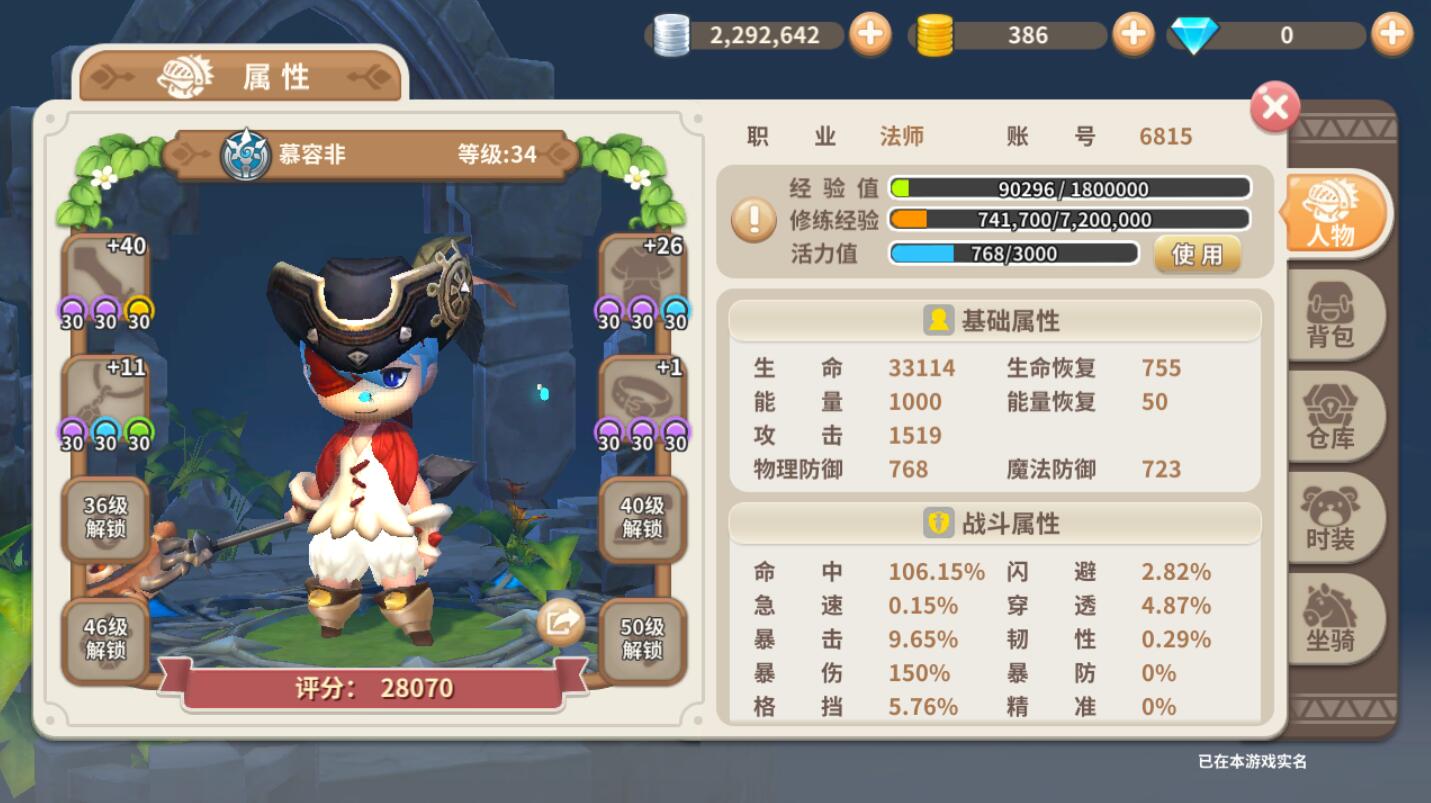Tap the locked 40级解锁 slot
This screenshot has width=1431, height=803.
pos(642,518)
